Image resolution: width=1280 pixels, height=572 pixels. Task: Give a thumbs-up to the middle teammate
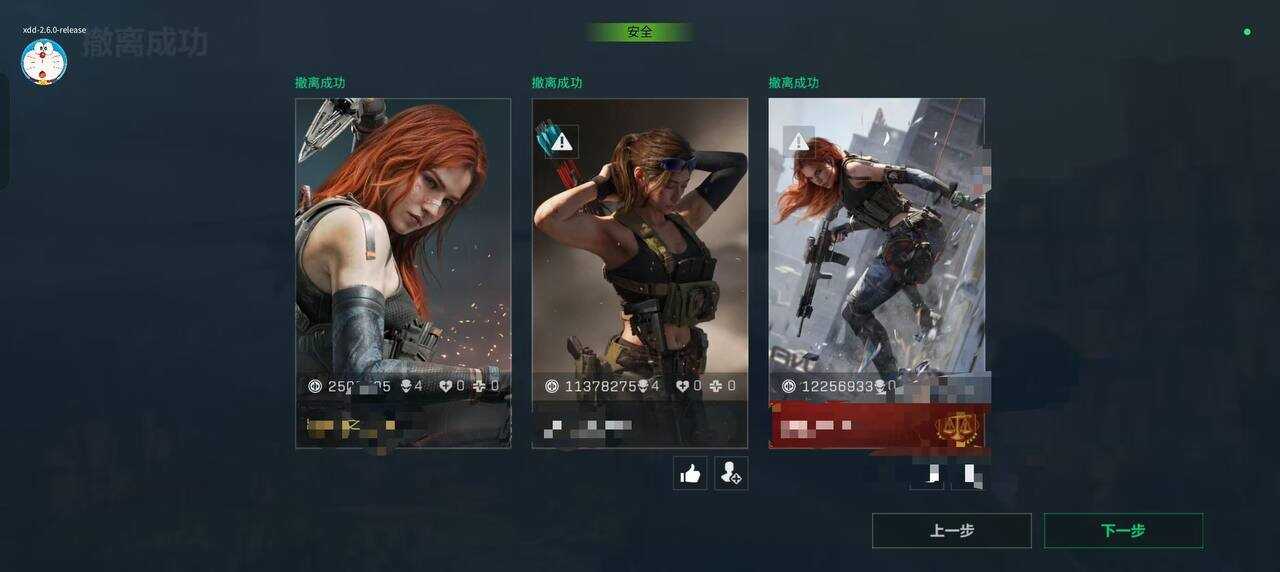[690, 474]
